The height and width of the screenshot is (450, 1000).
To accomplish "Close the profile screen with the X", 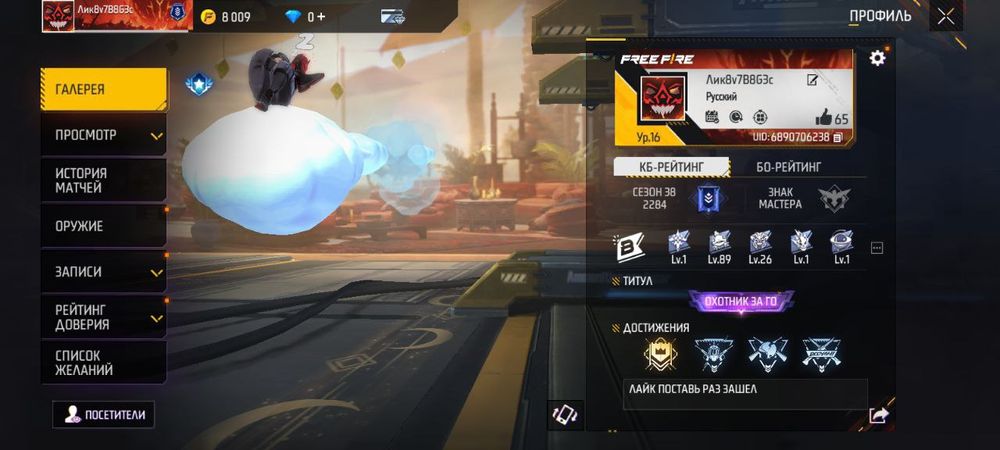I will tap(945, 16).
